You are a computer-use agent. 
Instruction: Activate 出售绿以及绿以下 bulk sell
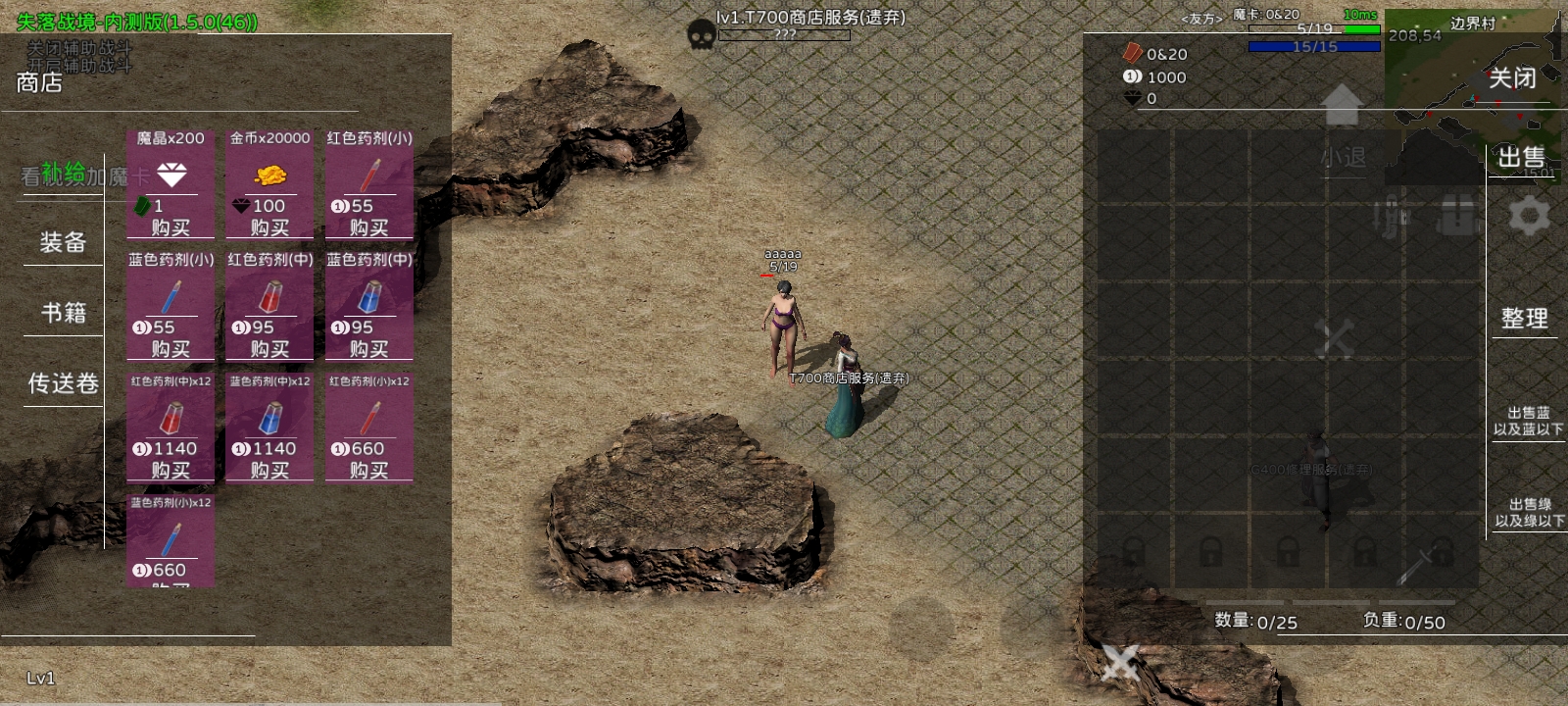1529,512
